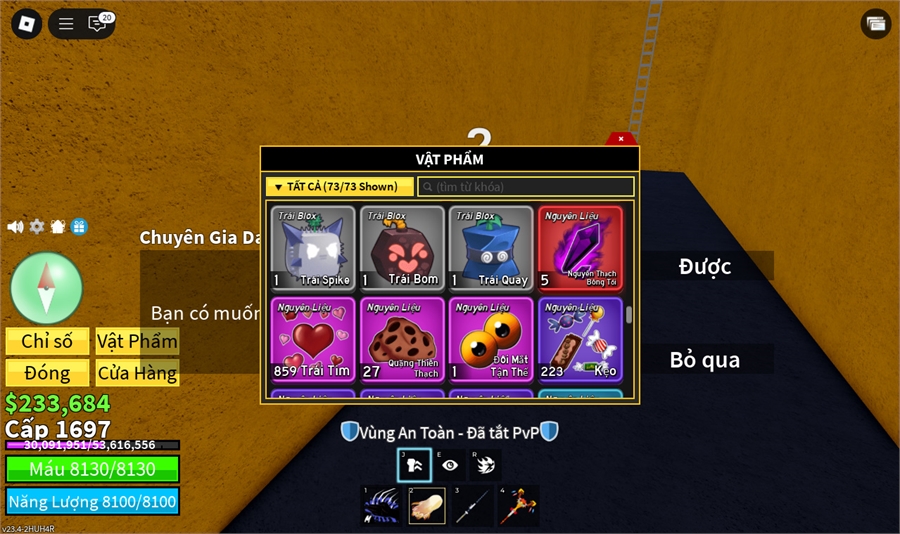
Task: Open the Chỉ số stats menu
Action: coord(47,341)
